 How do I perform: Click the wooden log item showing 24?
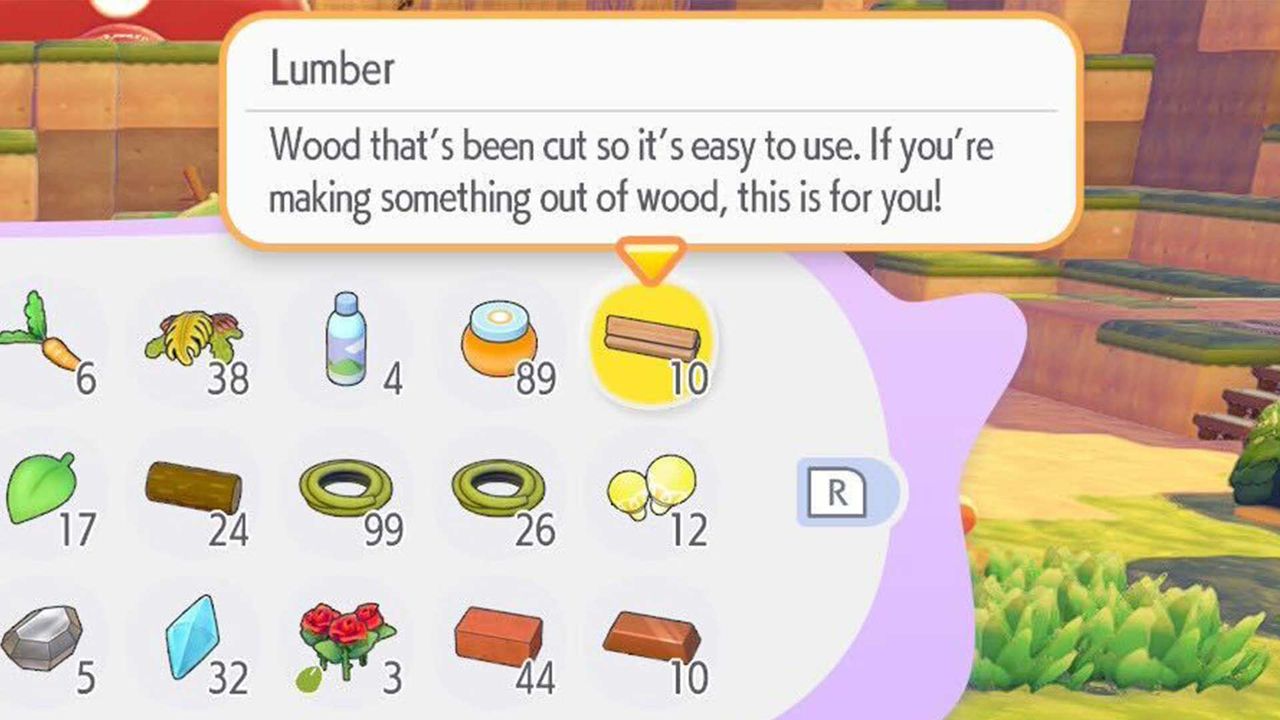(195, 487)
